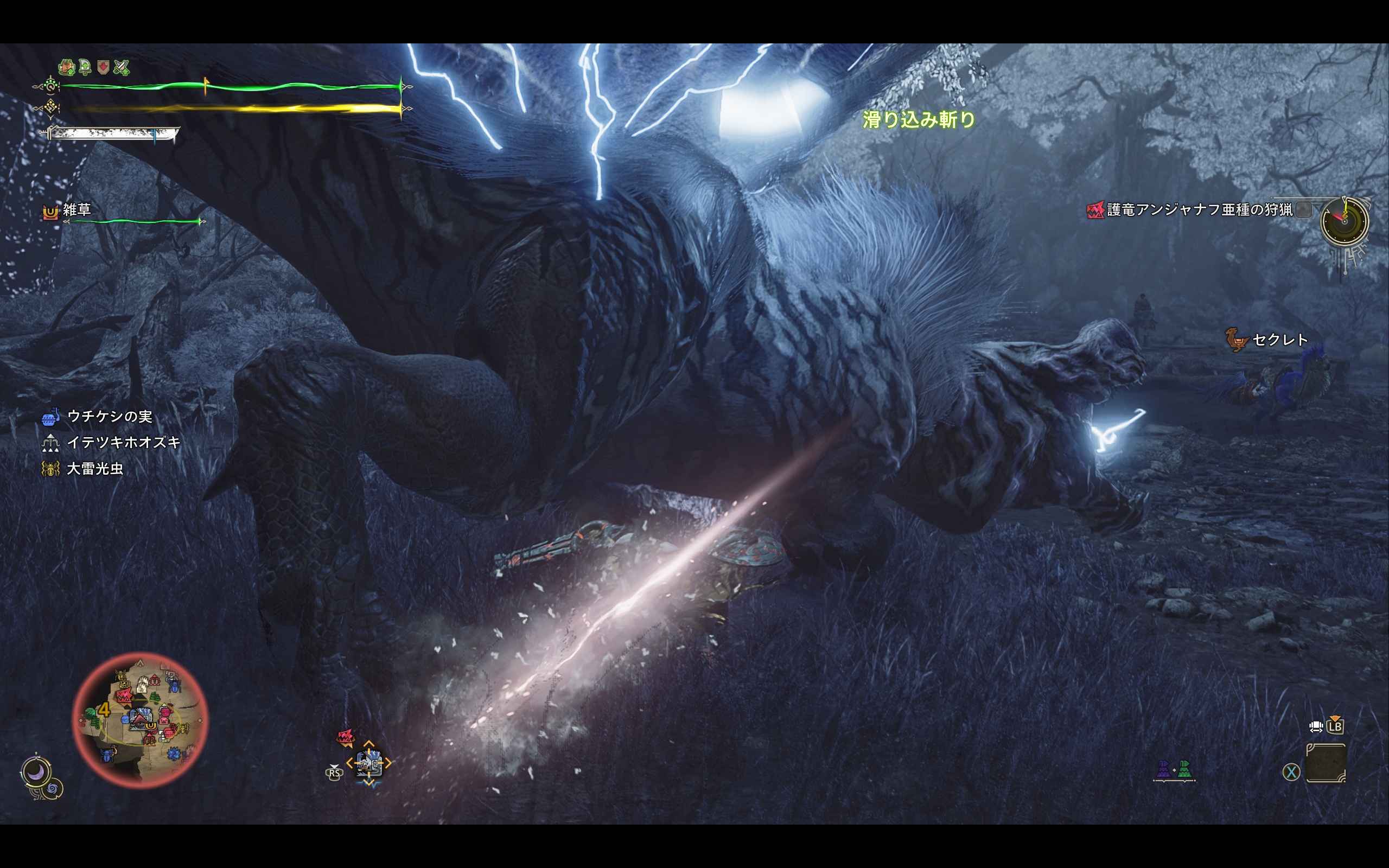Select the 雑草 Palico companion icon

[51, 212]
